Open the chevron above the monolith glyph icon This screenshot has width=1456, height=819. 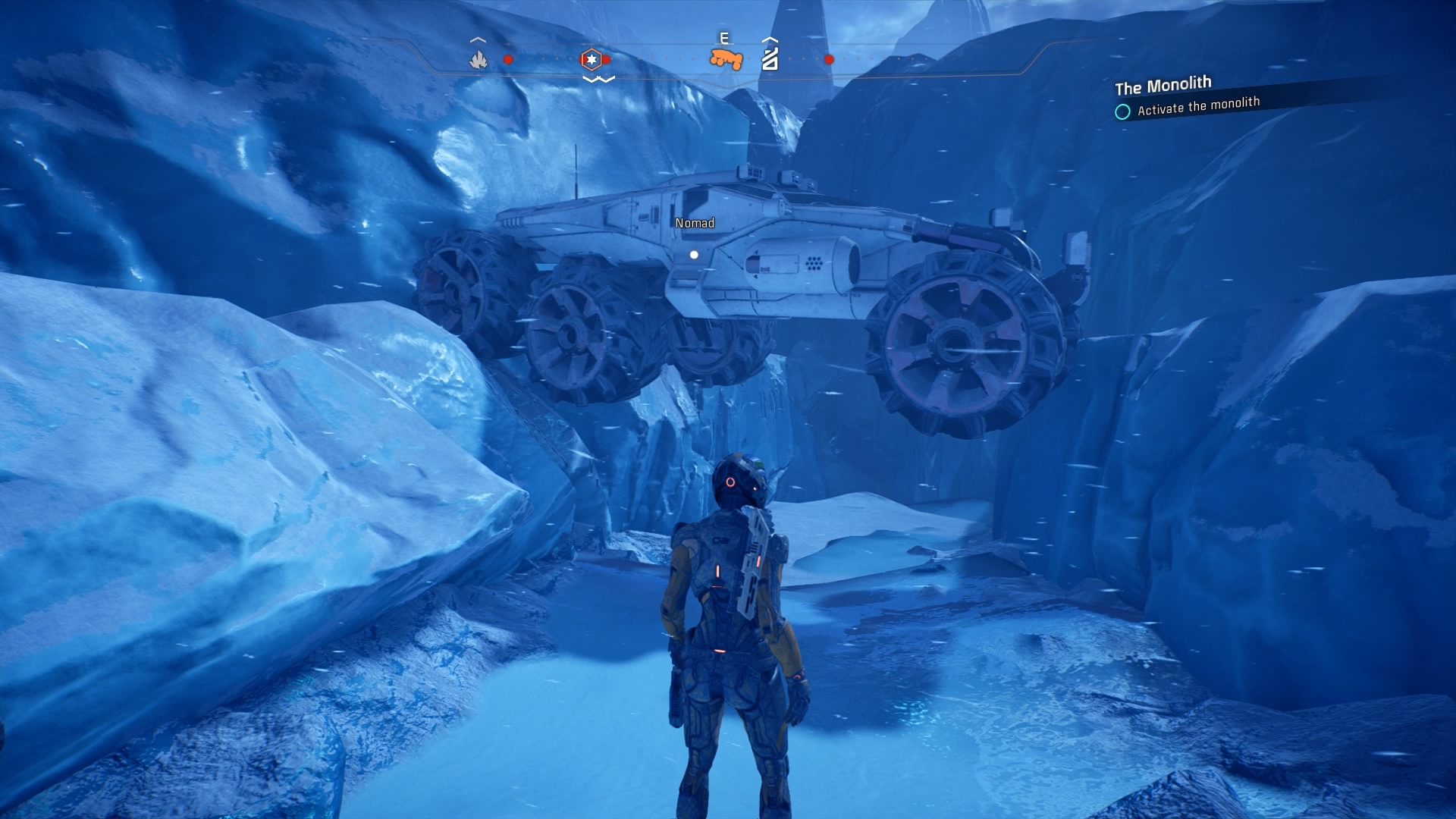[770, 40]
